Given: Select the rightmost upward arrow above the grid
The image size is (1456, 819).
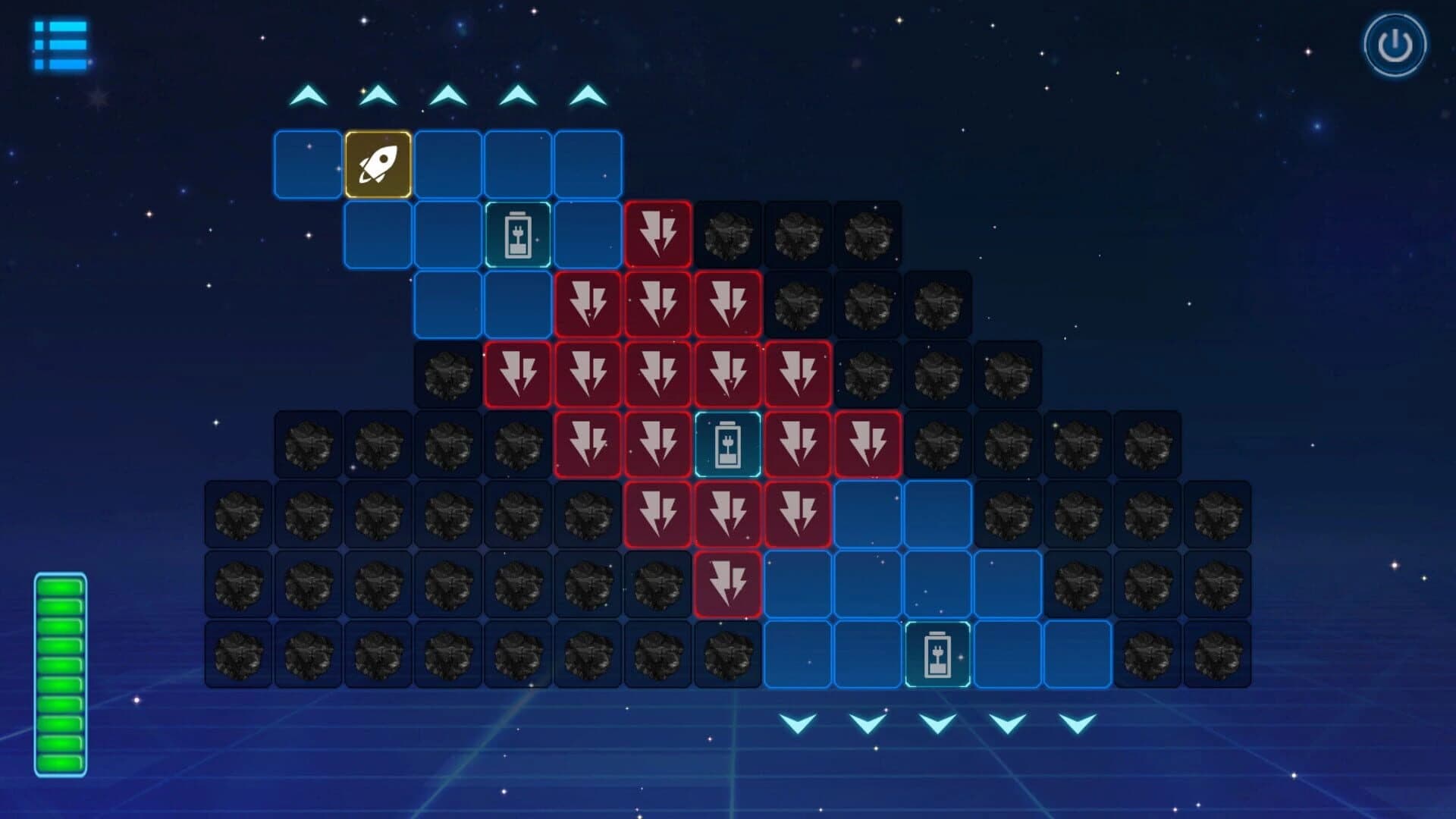Looking at the screenshot, I should click(x=588, y=95).
